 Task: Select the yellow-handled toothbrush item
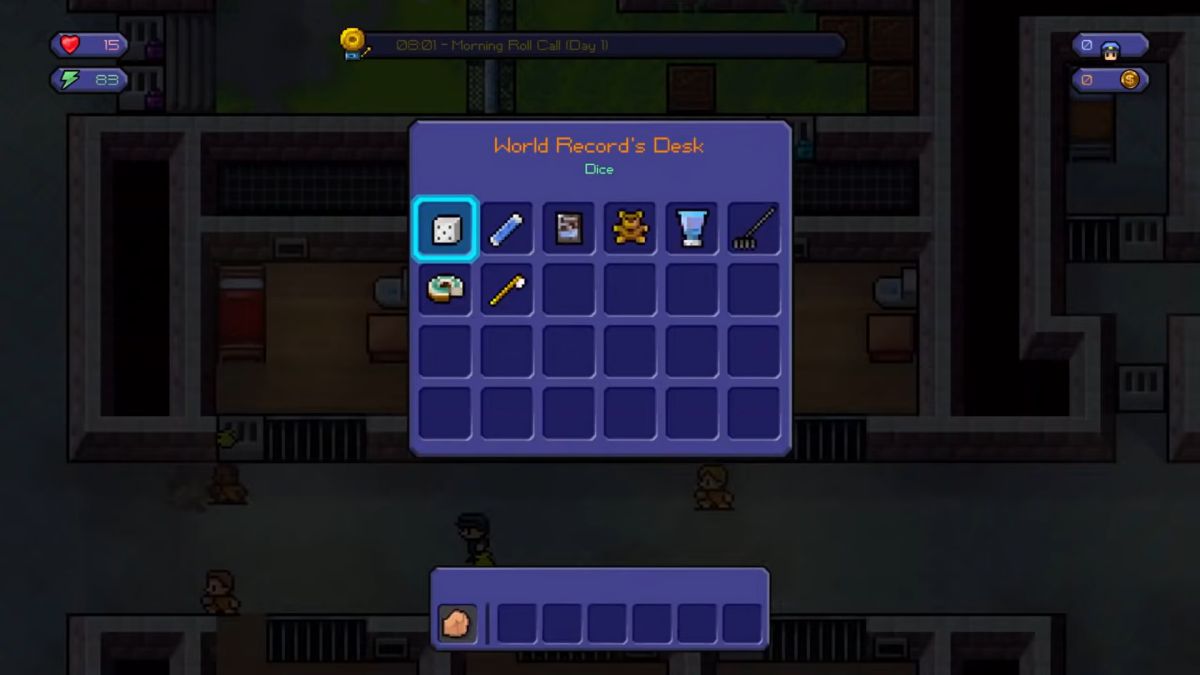[506, 290]
